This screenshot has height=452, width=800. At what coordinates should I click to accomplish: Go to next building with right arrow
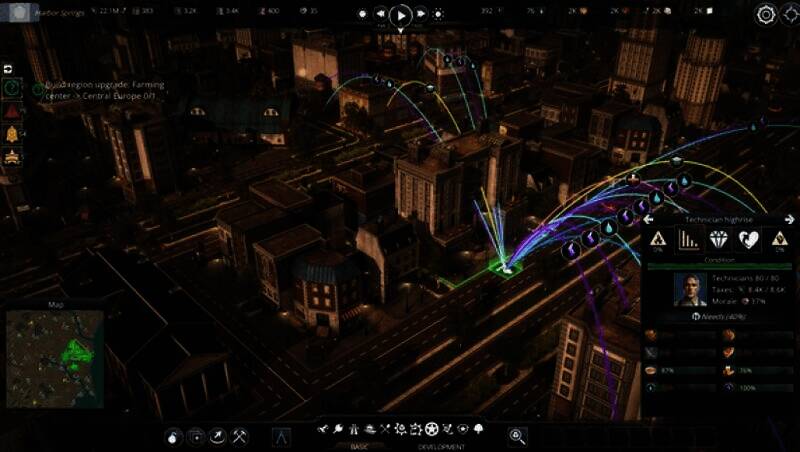click(x=788, y=218)
